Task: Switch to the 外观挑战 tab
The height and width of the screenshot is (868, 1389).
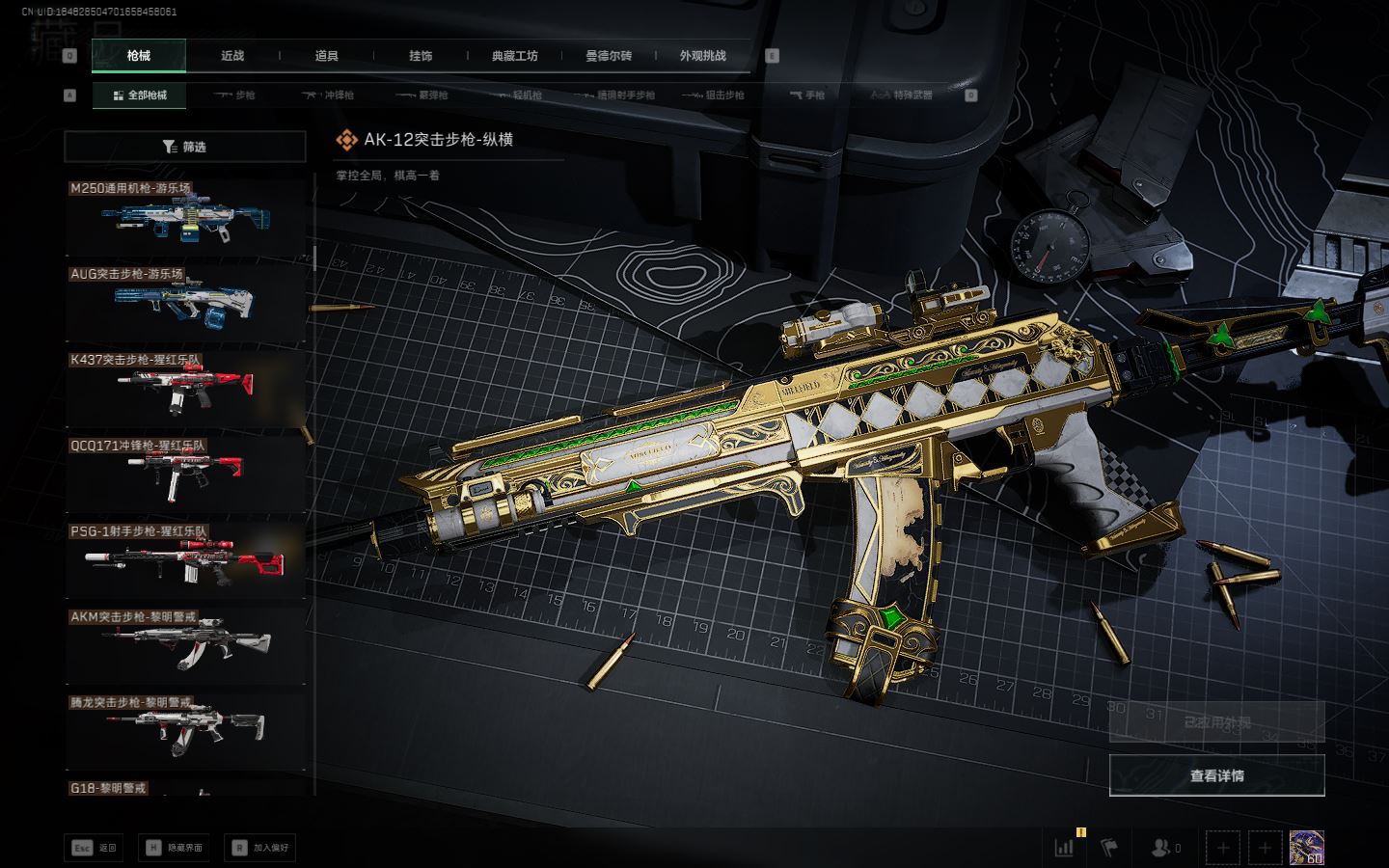Action: (x=702, y=56)
